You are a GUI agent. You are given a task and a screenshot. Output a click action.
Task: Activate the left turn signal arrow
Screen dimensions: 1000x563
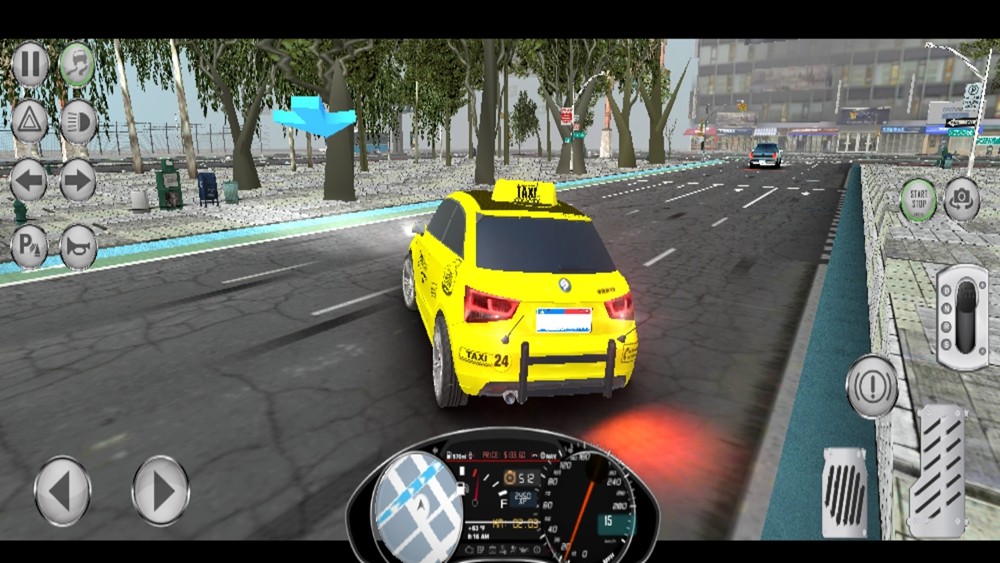pos(30,181)
